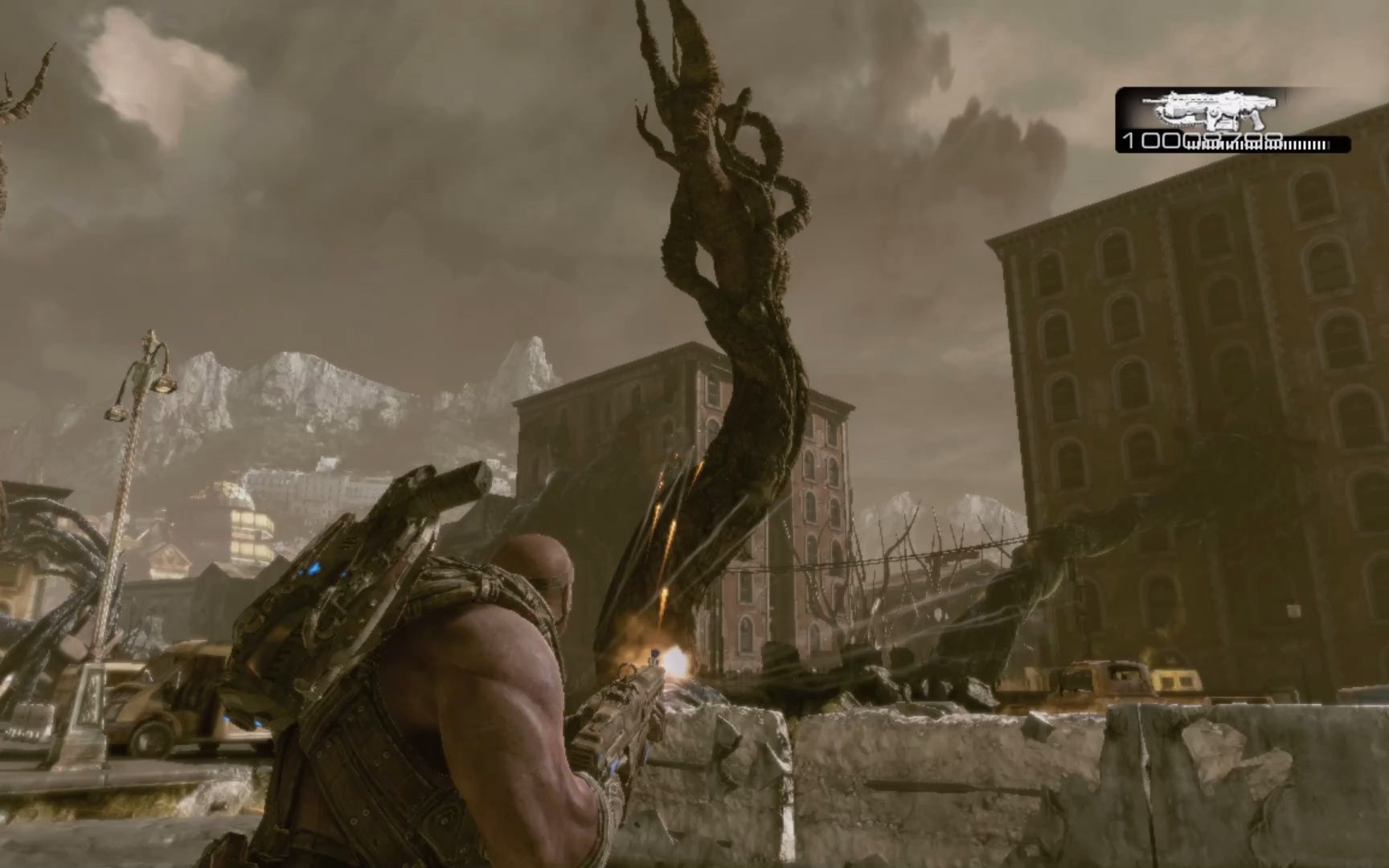
Task: Select the Lancer rifle weapon icon
Action: click(1205, 111)
